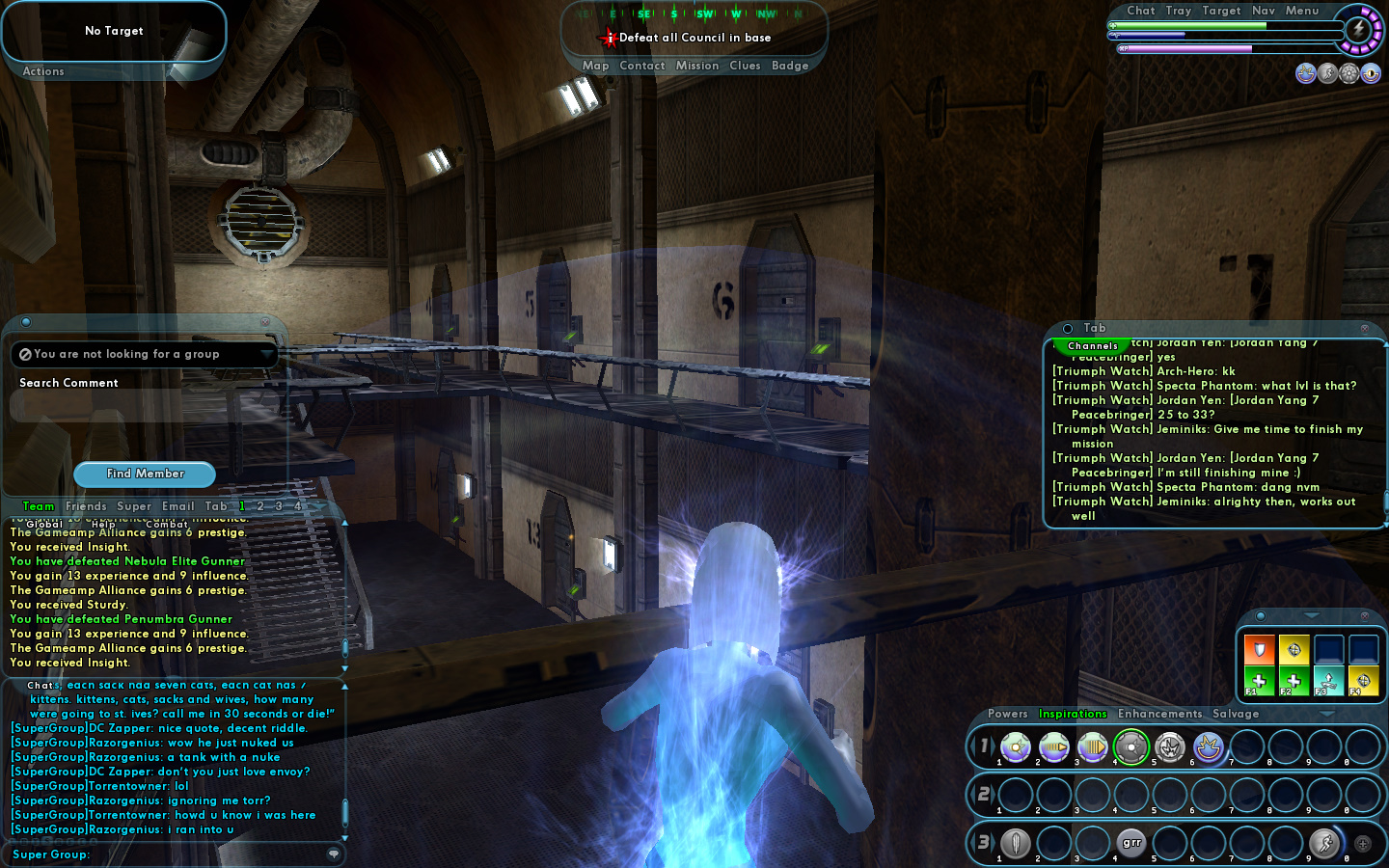
Task: Click the Find Member button
Action: click(145, 474)
